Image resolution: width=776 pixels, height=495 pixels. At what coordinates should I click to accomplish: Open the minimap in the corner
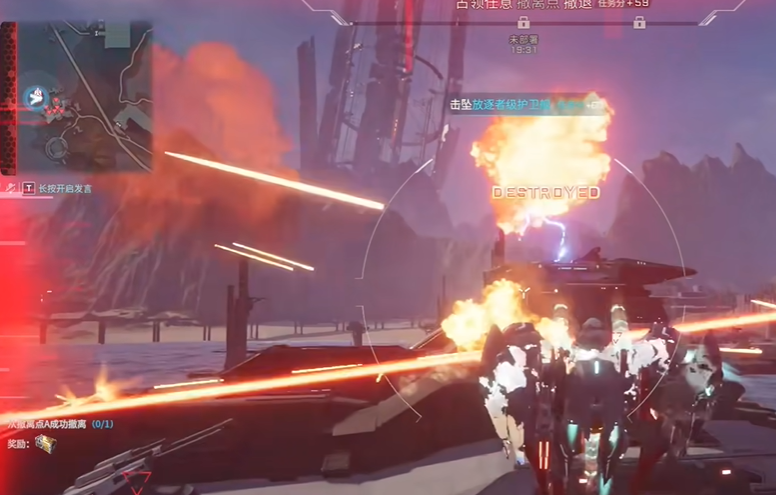point(85,96)
